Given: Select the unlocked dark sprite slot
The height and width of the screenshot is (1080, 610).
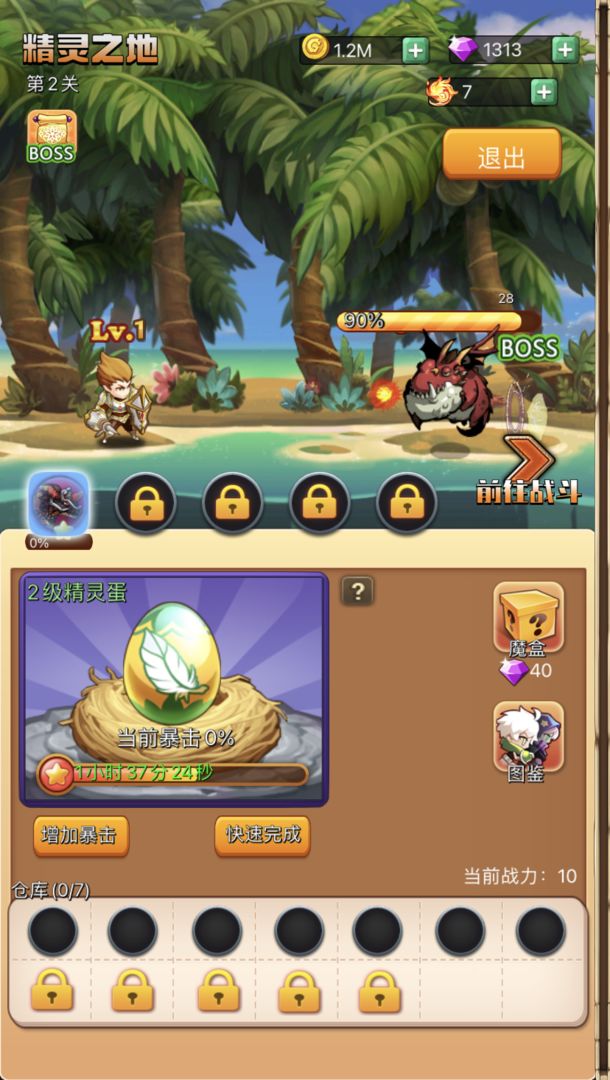Looking at the screenshot, I should pos(59,500).
